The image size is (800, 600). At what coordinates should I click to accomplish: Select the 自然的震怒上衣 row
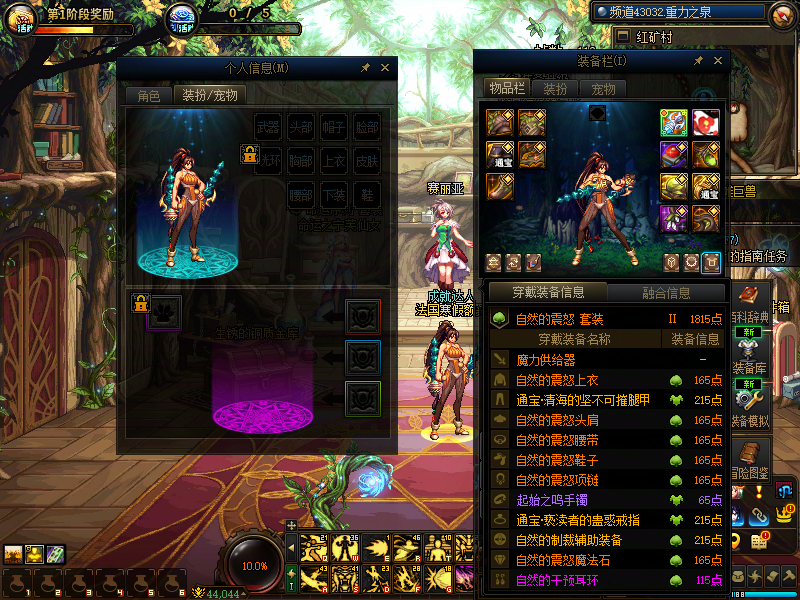pyautogui.click(x=557, y=380)
